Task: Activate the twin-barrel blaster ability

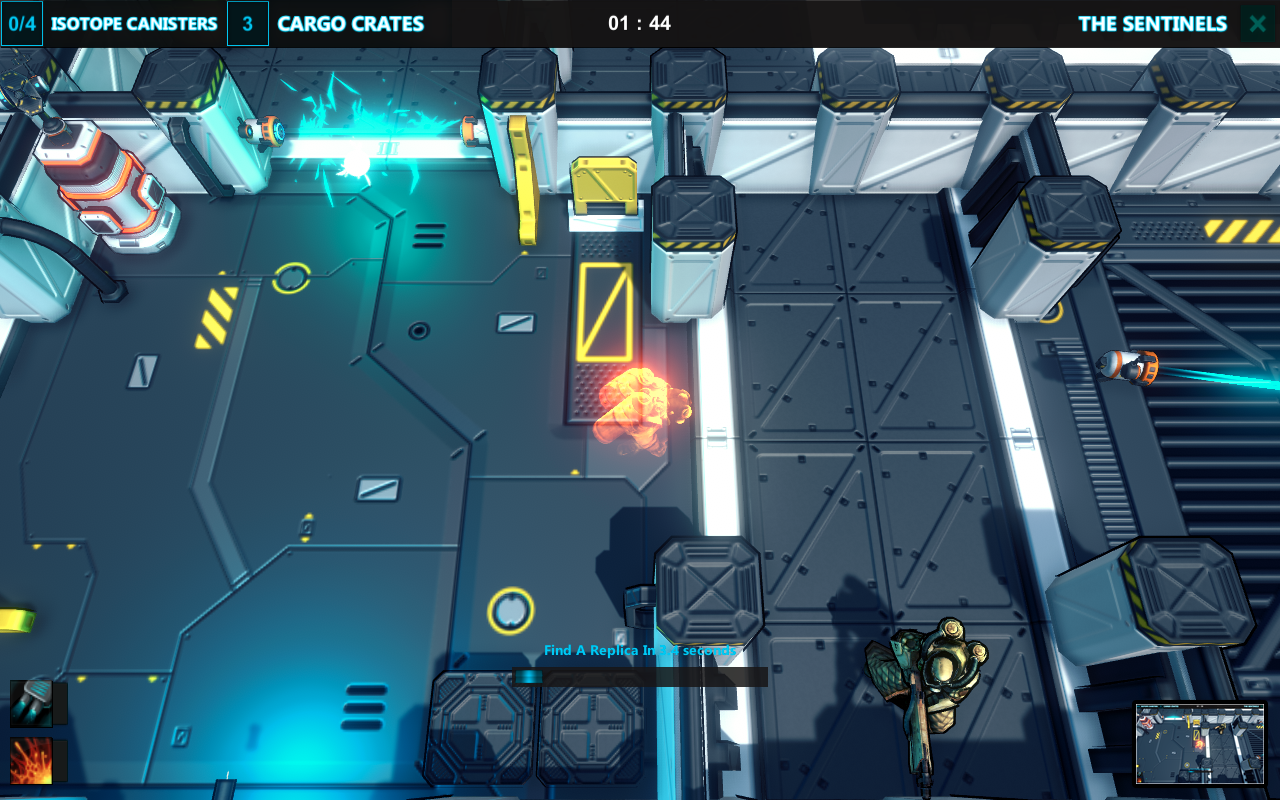Action: point(31,702)
